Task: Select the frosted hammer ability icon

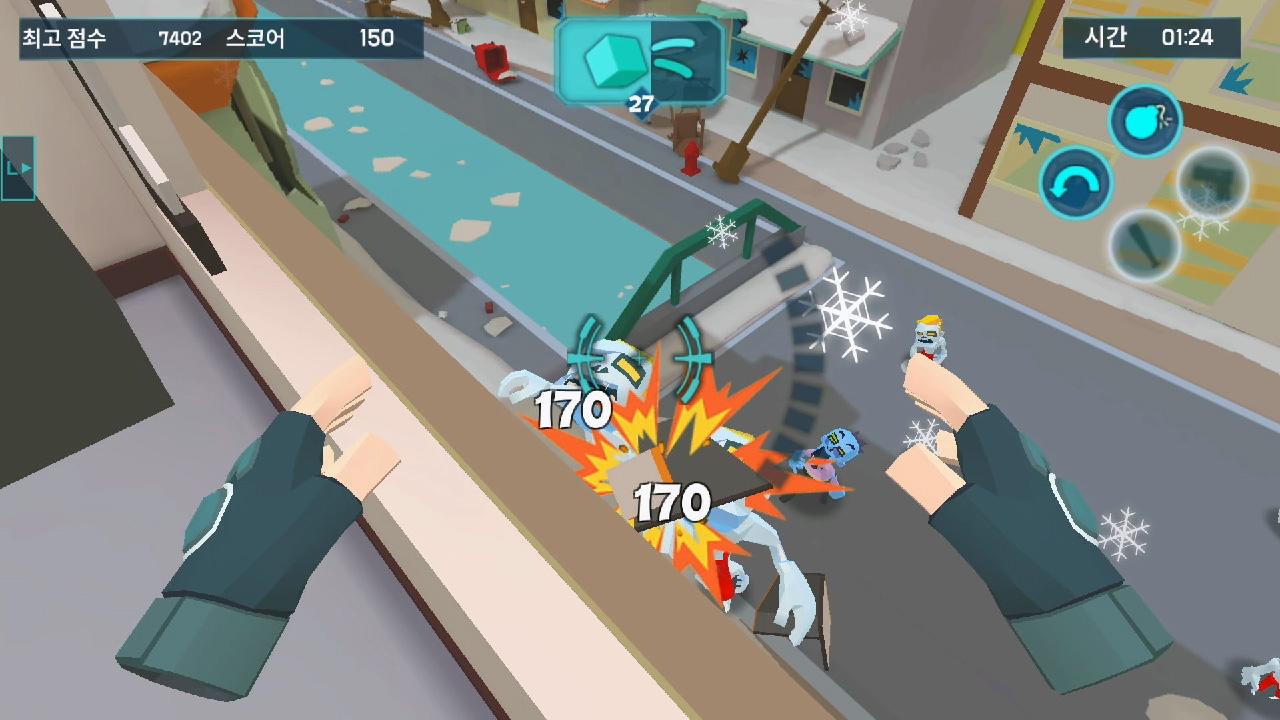Action: pyautogui.click(x=1211, y=182)
